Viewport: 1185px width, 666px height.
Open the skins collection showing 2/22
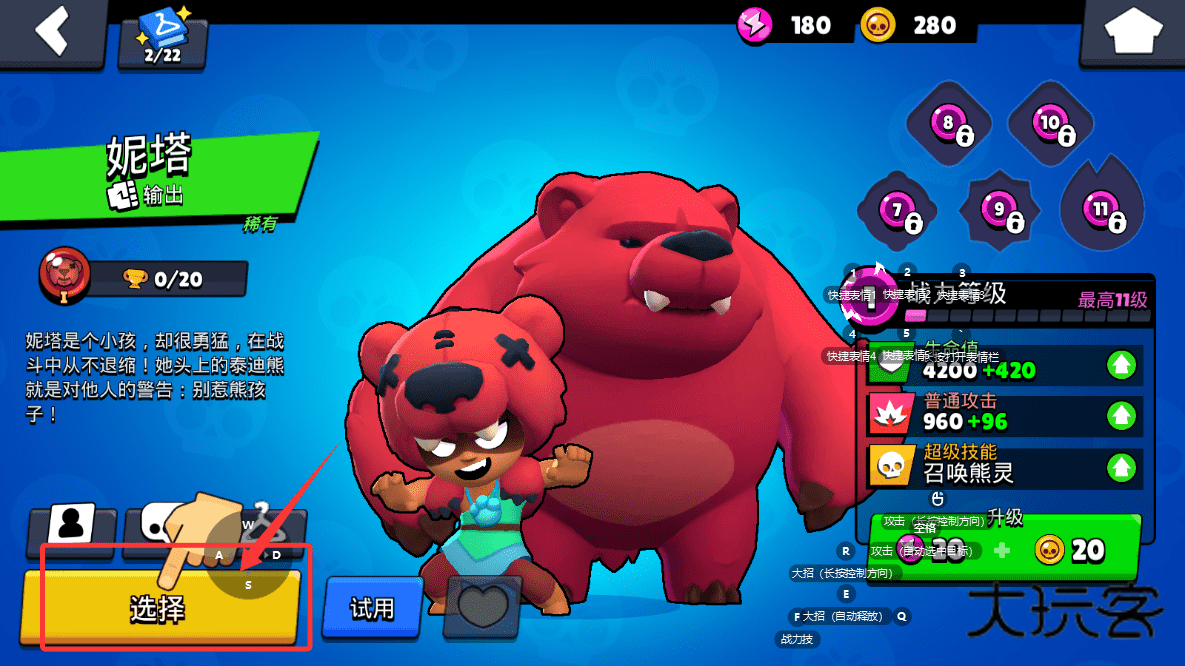(x=162, y=38)
